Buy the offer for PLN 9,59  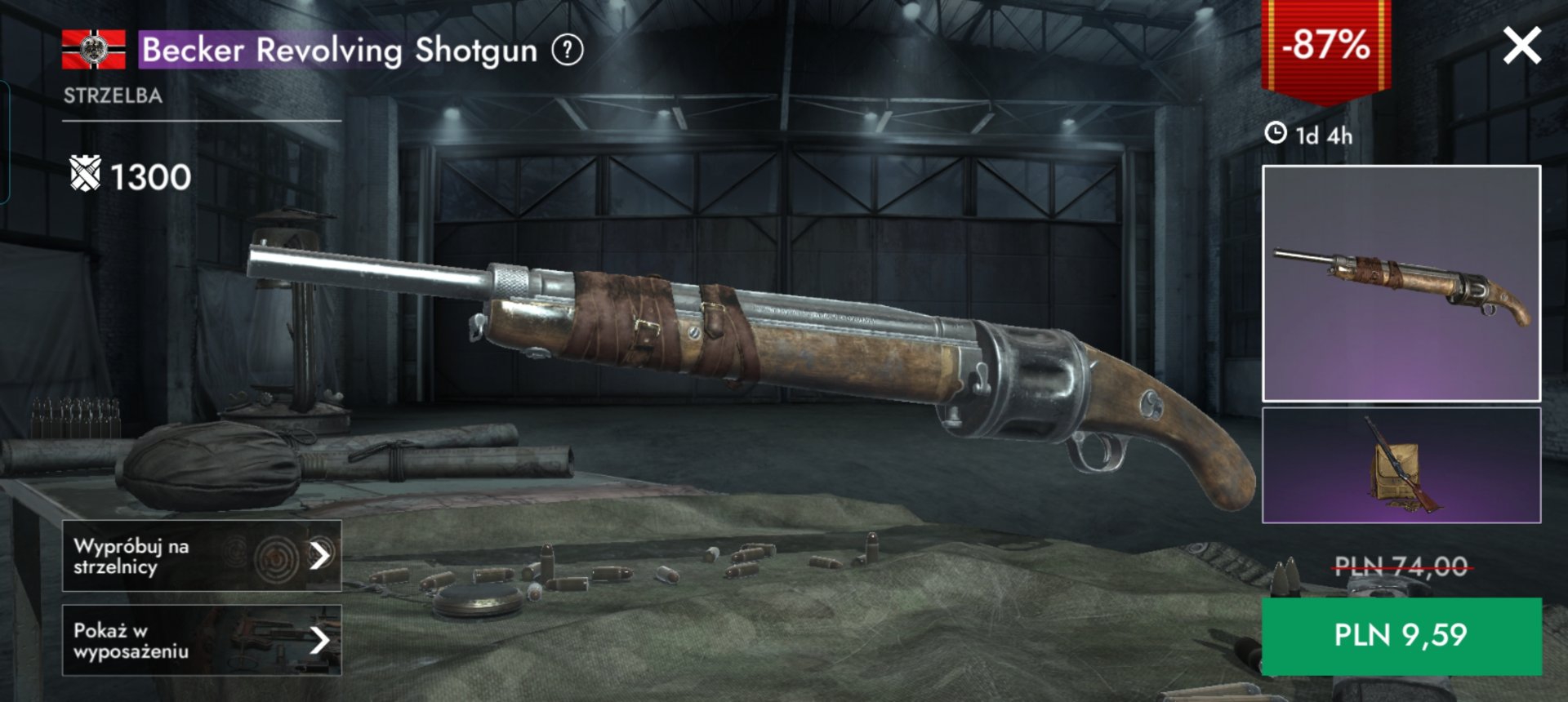(x=1401, y=636)
